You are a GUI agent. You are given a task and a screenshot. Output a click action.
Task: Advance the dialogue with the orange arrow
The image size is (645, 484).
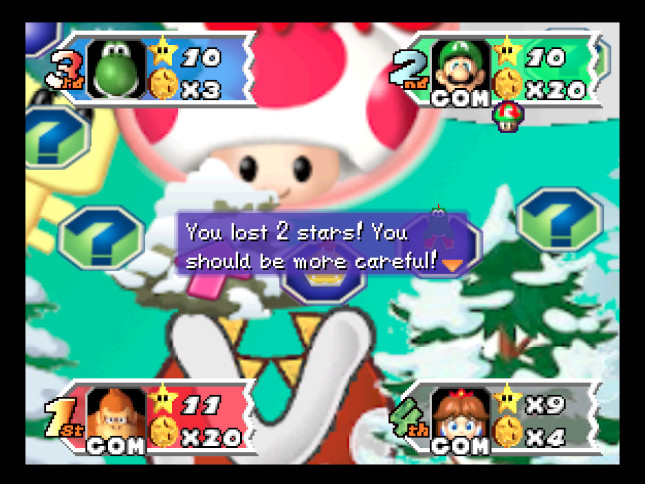click(x=454, y=264)
